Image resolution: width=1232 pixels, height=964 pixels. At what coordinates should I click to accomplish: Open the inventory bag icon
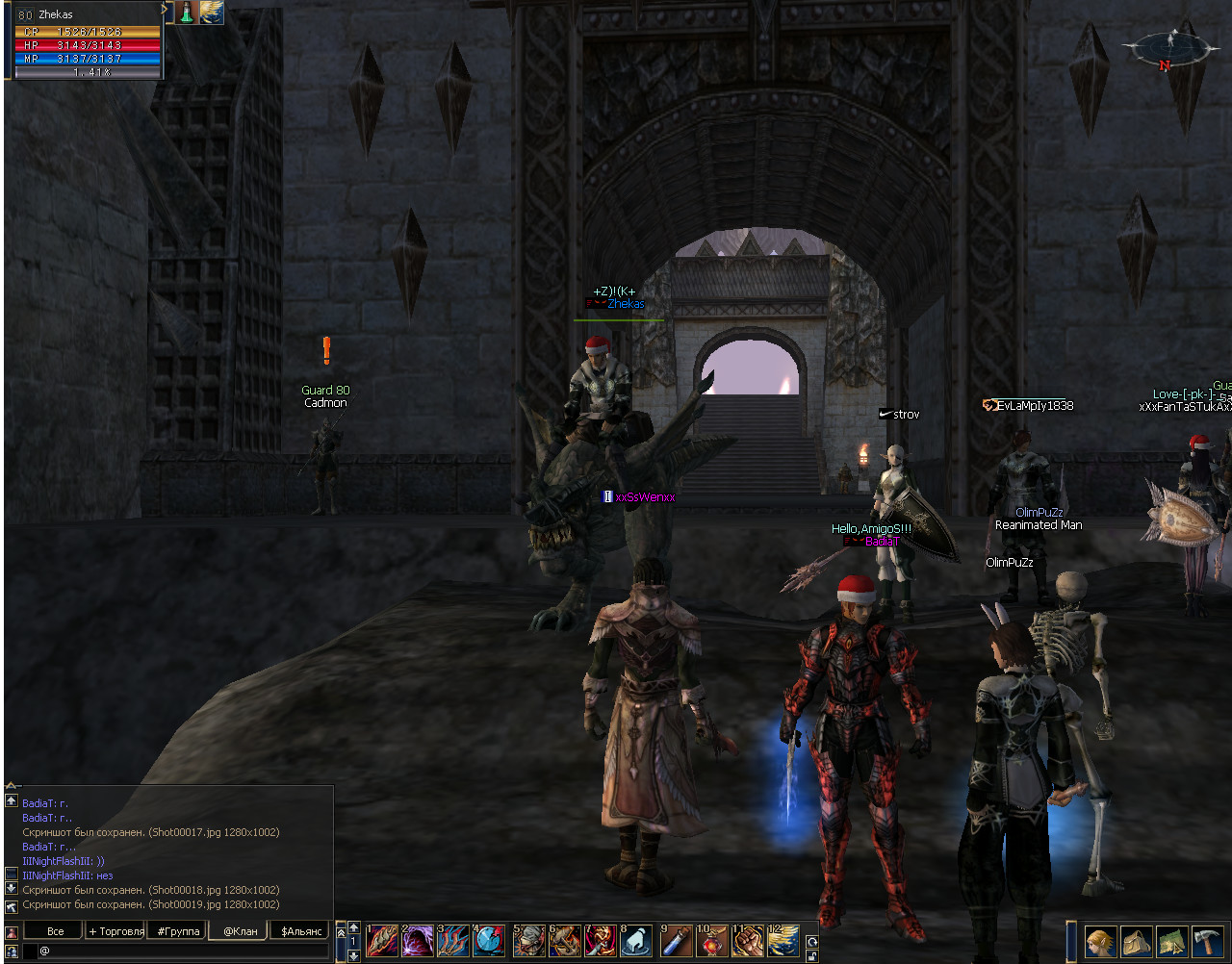1136,941
